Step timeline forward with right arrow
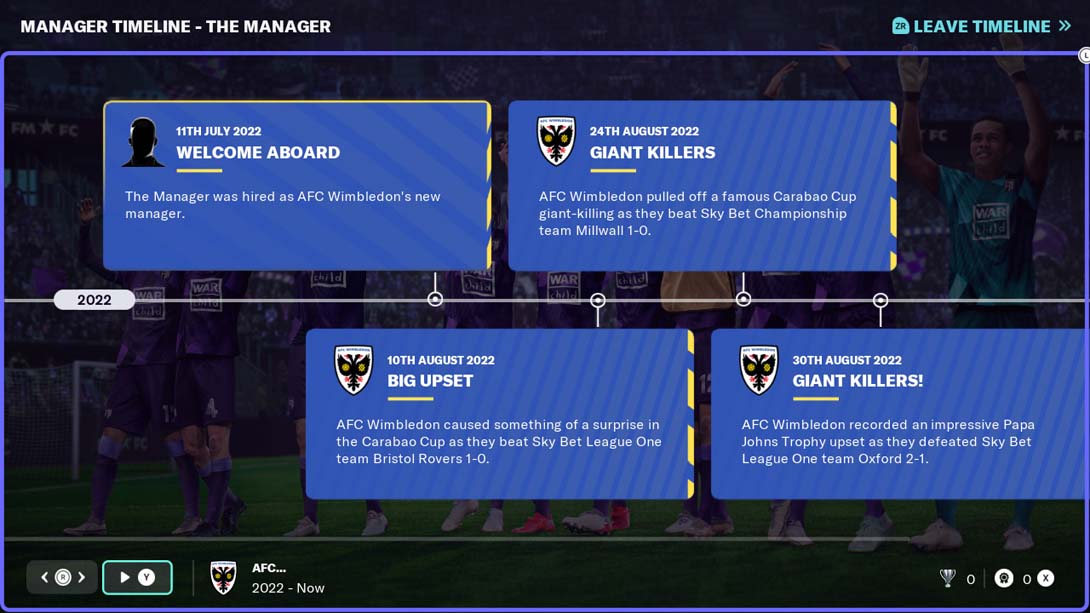Image resolution: width=1090 pixels, height=613 pixels. [82, 577]
